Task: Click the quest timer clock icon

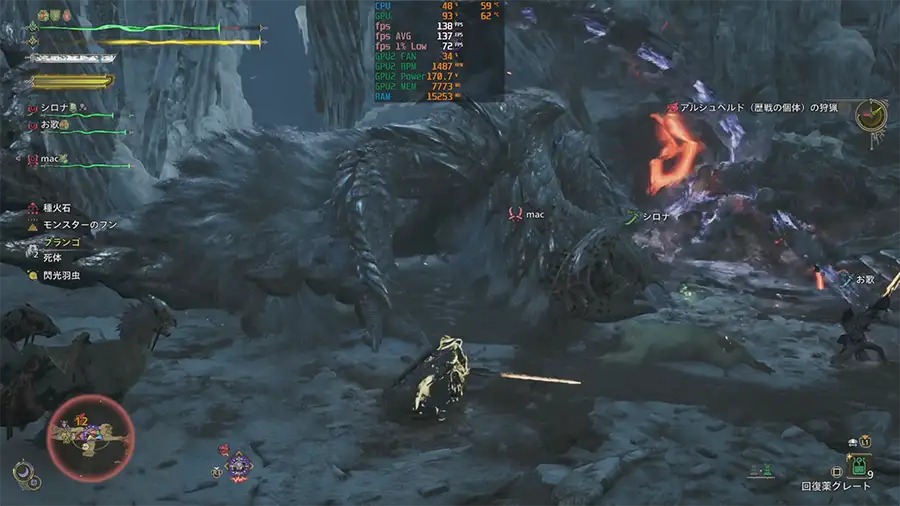Action: 873,115
